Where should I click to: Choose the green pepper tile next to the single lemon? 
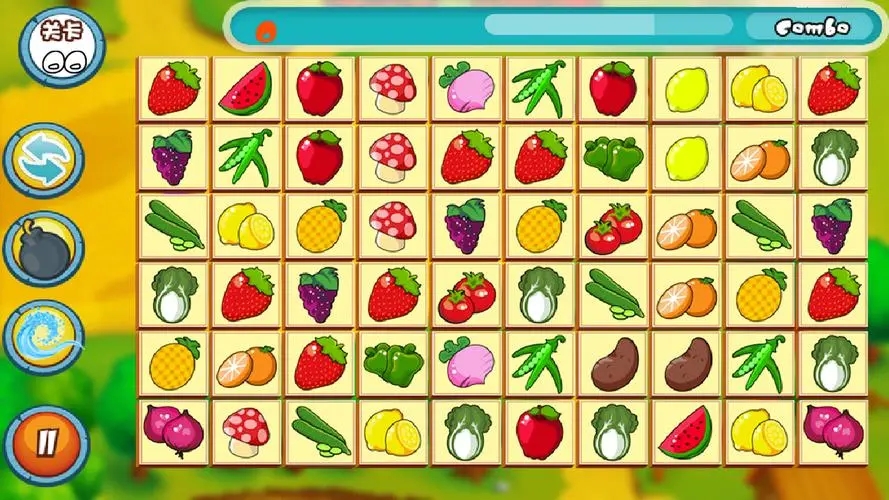(x=612, y=158)
